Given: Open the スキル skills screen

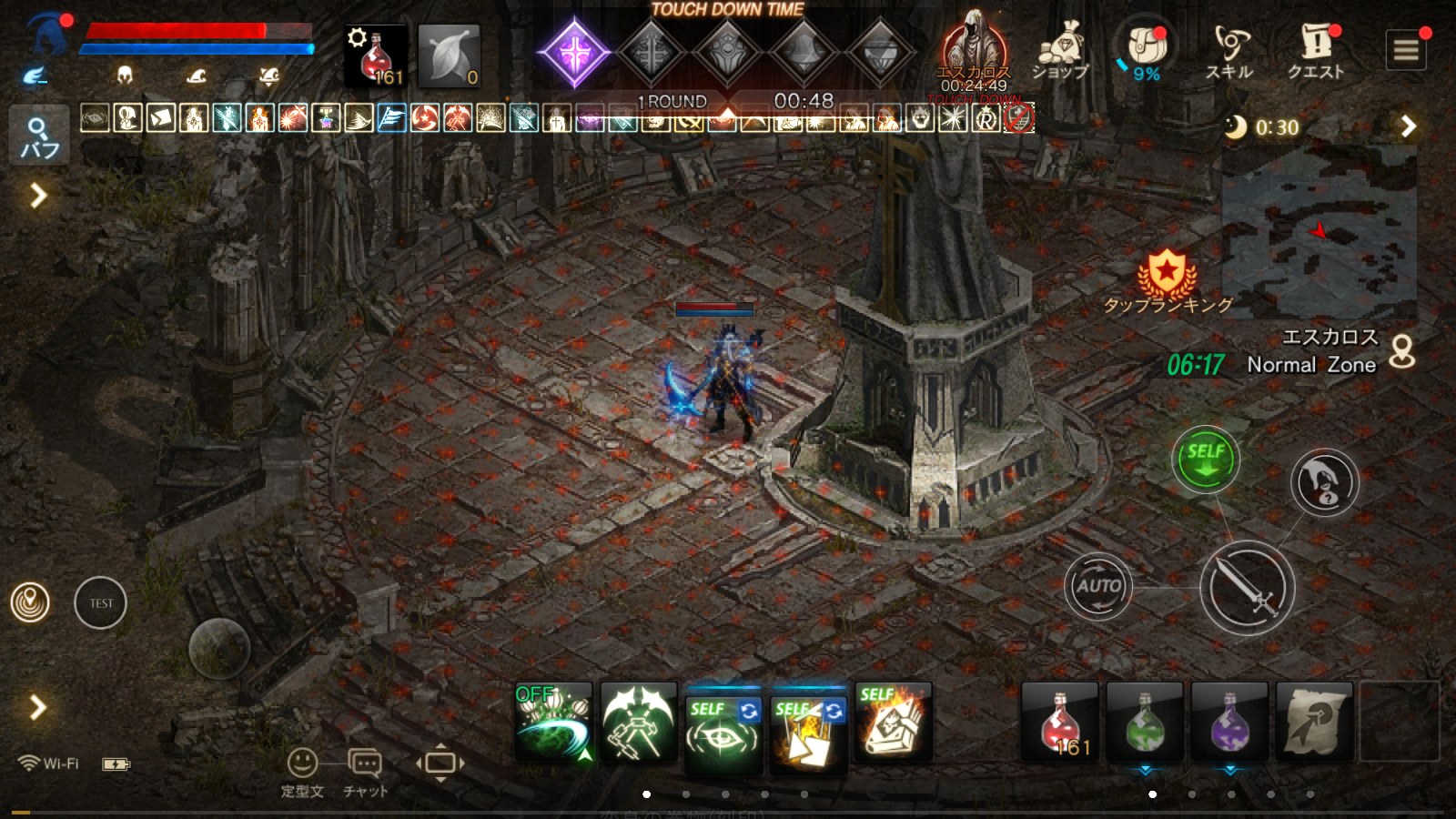Looking at the screenshot, I should [1229, 51].
